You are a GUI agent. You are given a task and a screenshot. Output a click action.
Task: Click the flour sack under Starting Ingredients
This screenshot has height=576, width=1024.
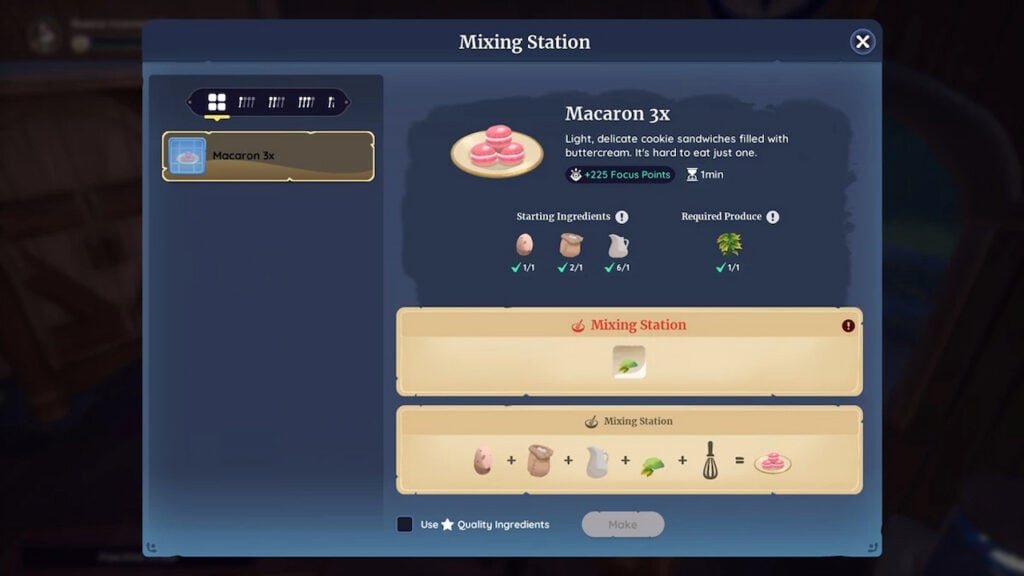tap(571, 245)
